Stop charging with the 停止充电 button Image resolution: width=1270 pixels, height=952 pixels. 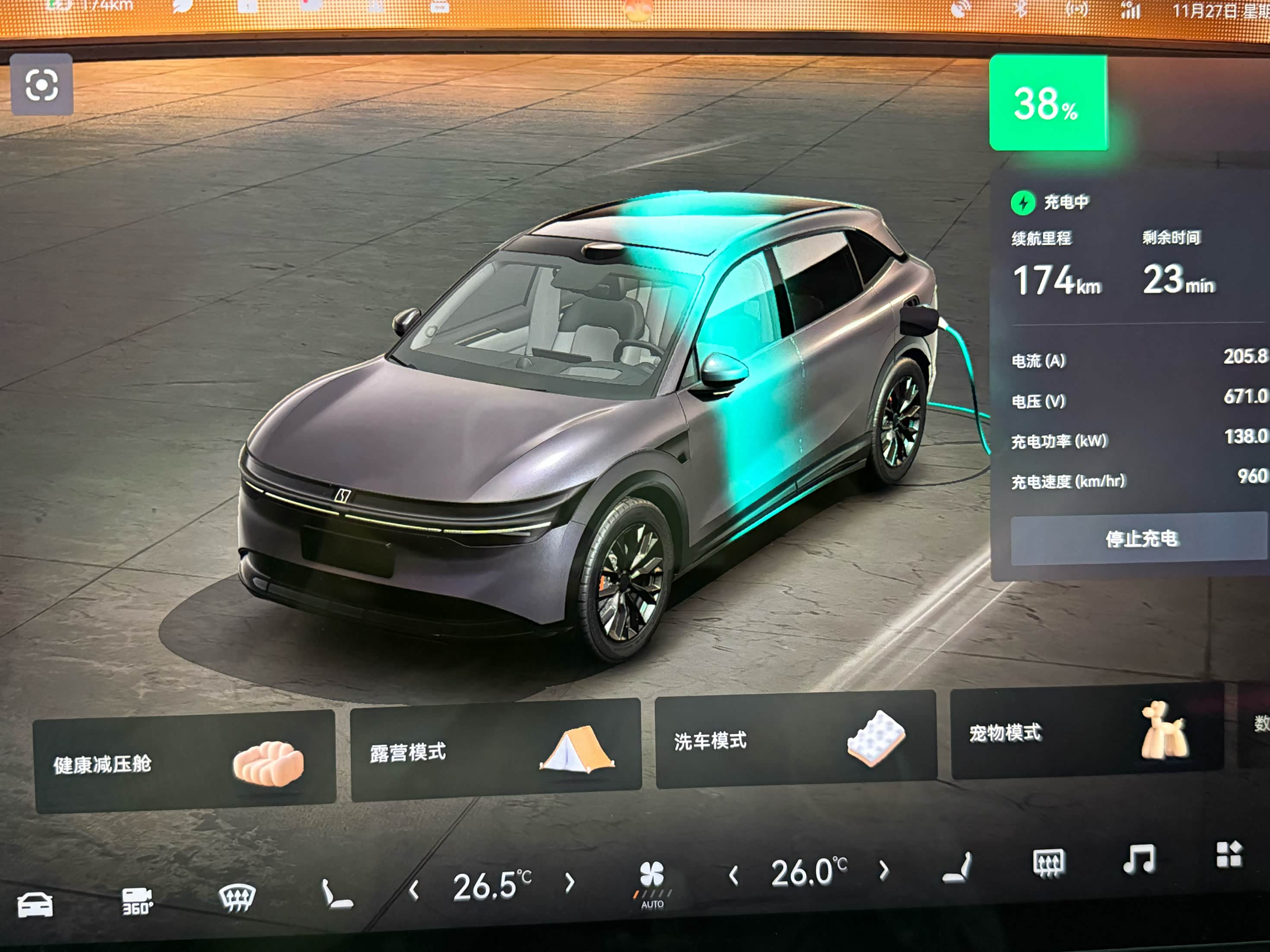[1140, 539]
